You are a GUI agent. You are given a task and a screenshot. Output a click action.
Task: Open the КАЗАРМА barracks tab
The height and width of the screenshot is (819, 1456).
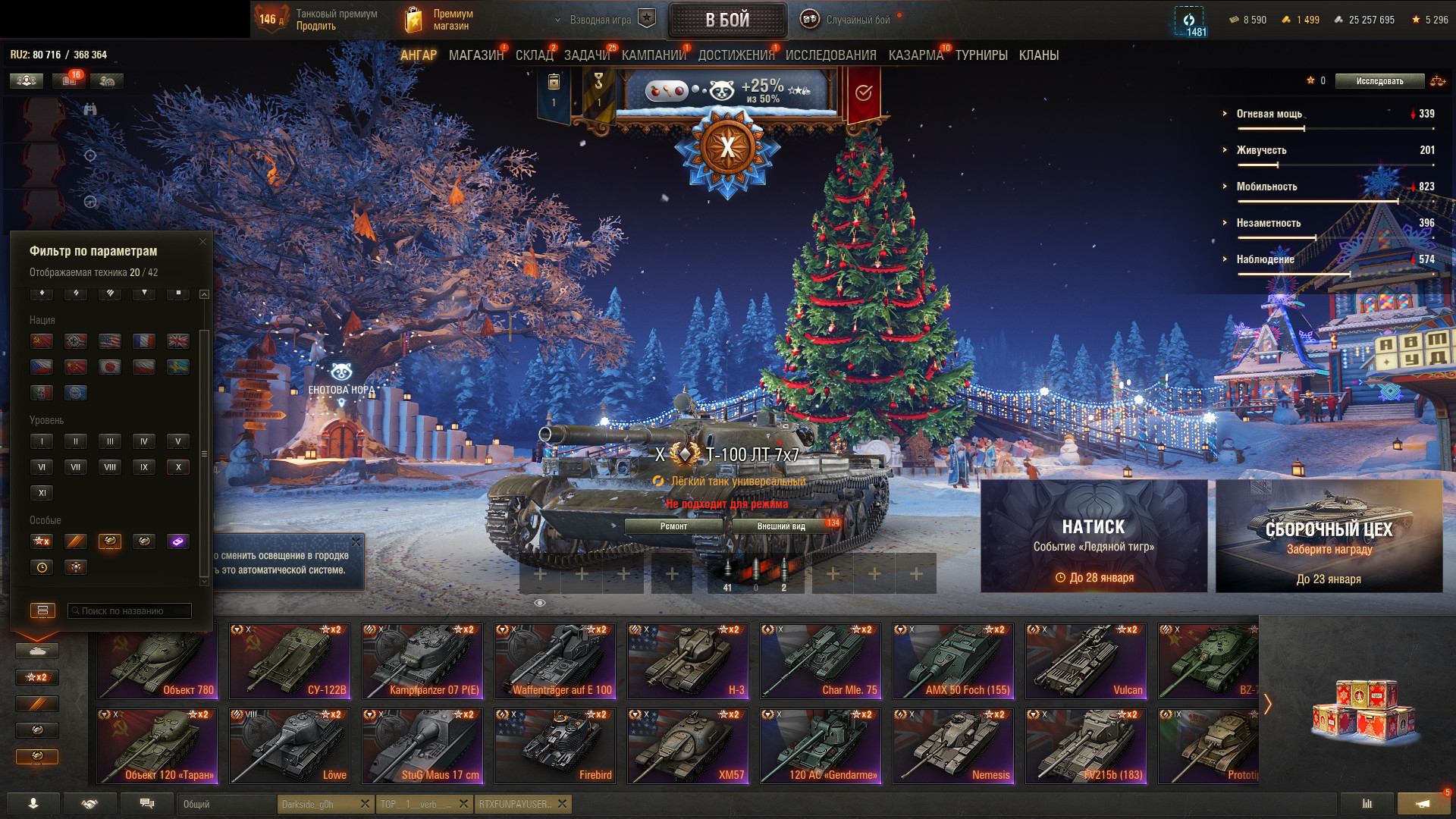click(x=915, y=55)
